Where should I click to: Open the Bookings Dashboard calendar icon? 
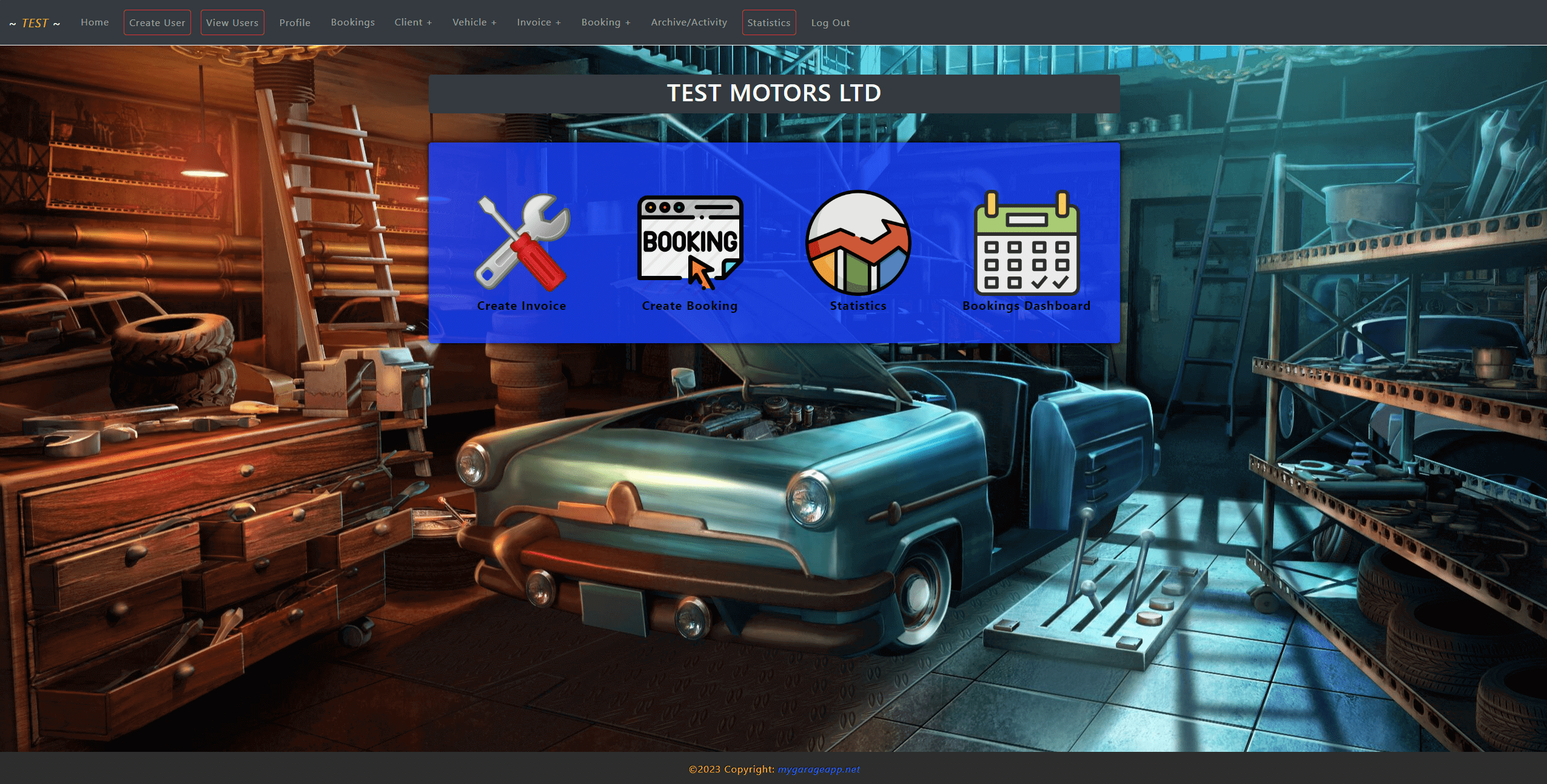tap(1026, 243)
